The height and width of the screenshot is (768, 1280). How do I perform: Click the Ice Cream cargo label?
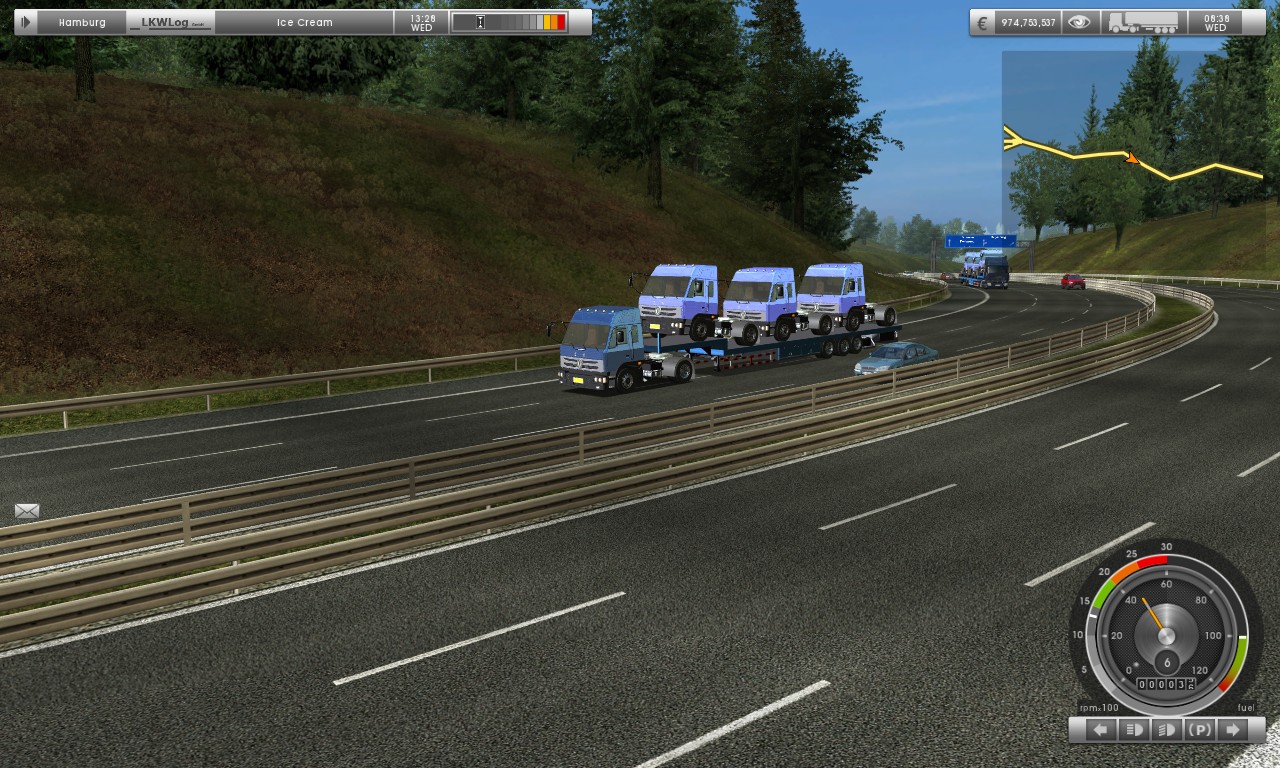(304, 22)
